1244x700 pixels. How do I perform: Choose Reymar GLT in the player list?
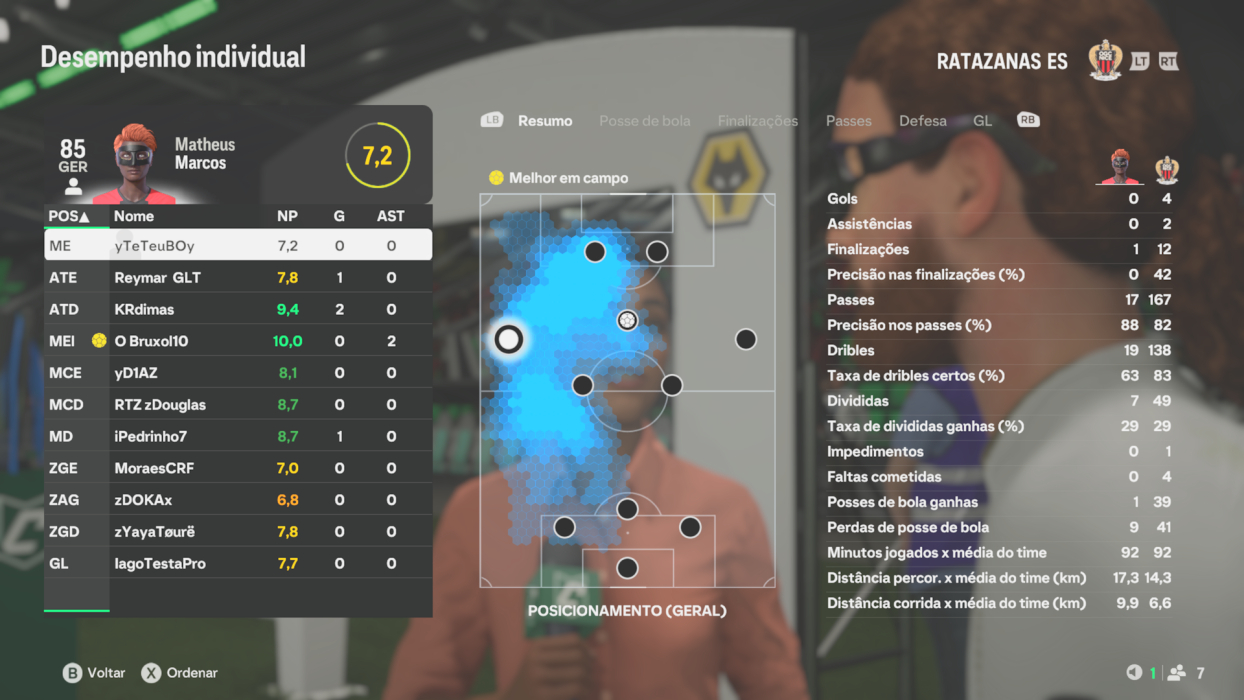point(238,277)
